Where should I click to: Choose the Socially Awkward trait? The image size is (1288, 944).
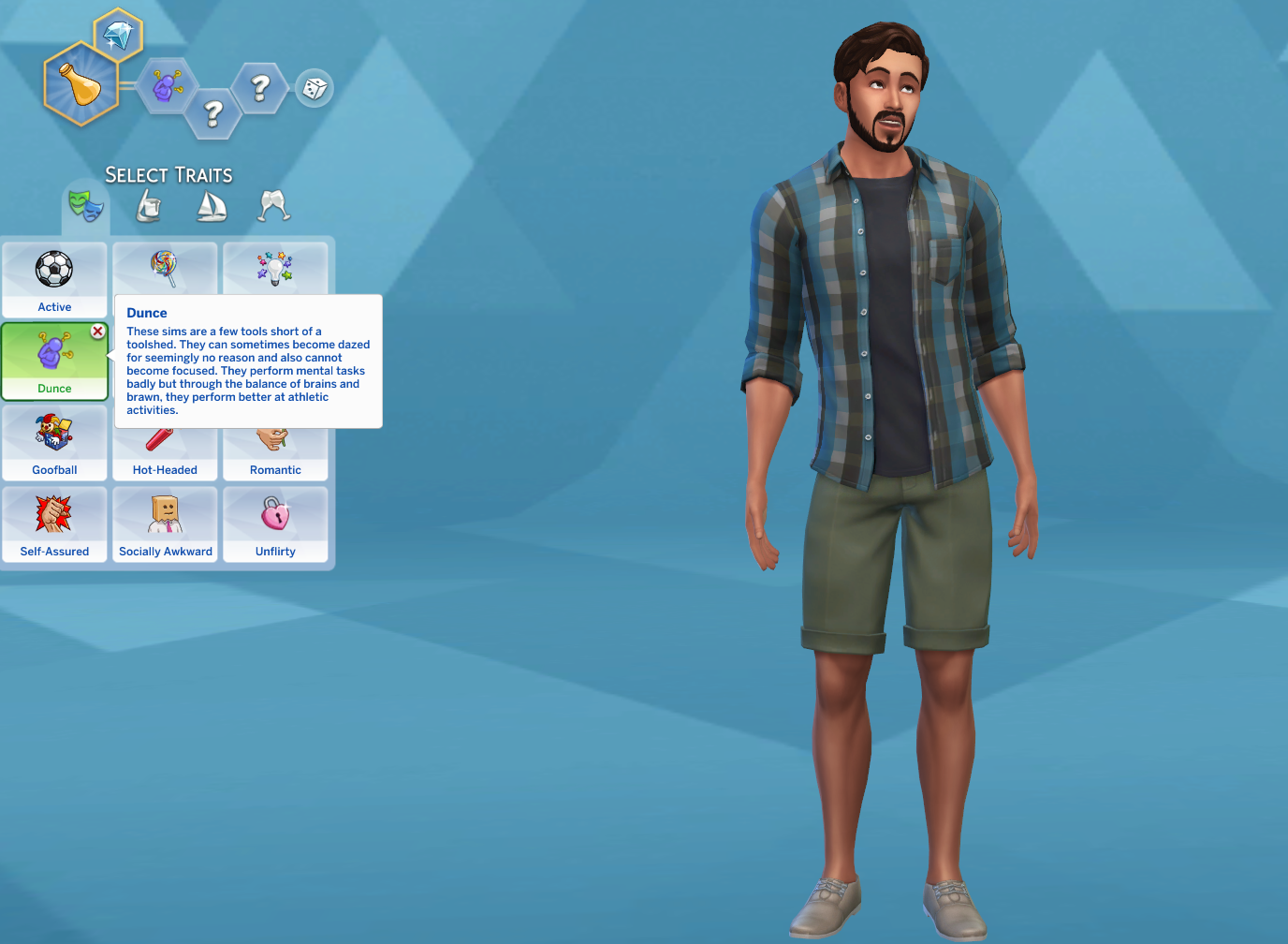165,522
